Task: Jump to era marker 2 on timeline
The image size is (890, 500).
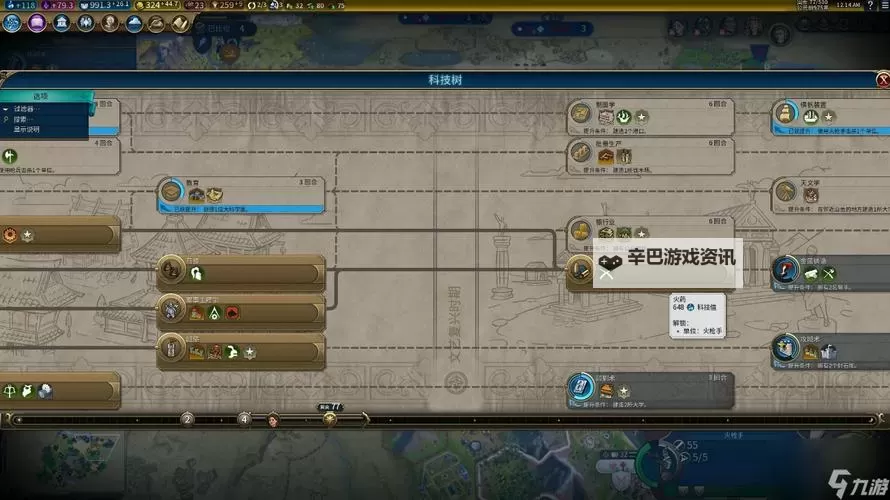Action: (187, 419)
